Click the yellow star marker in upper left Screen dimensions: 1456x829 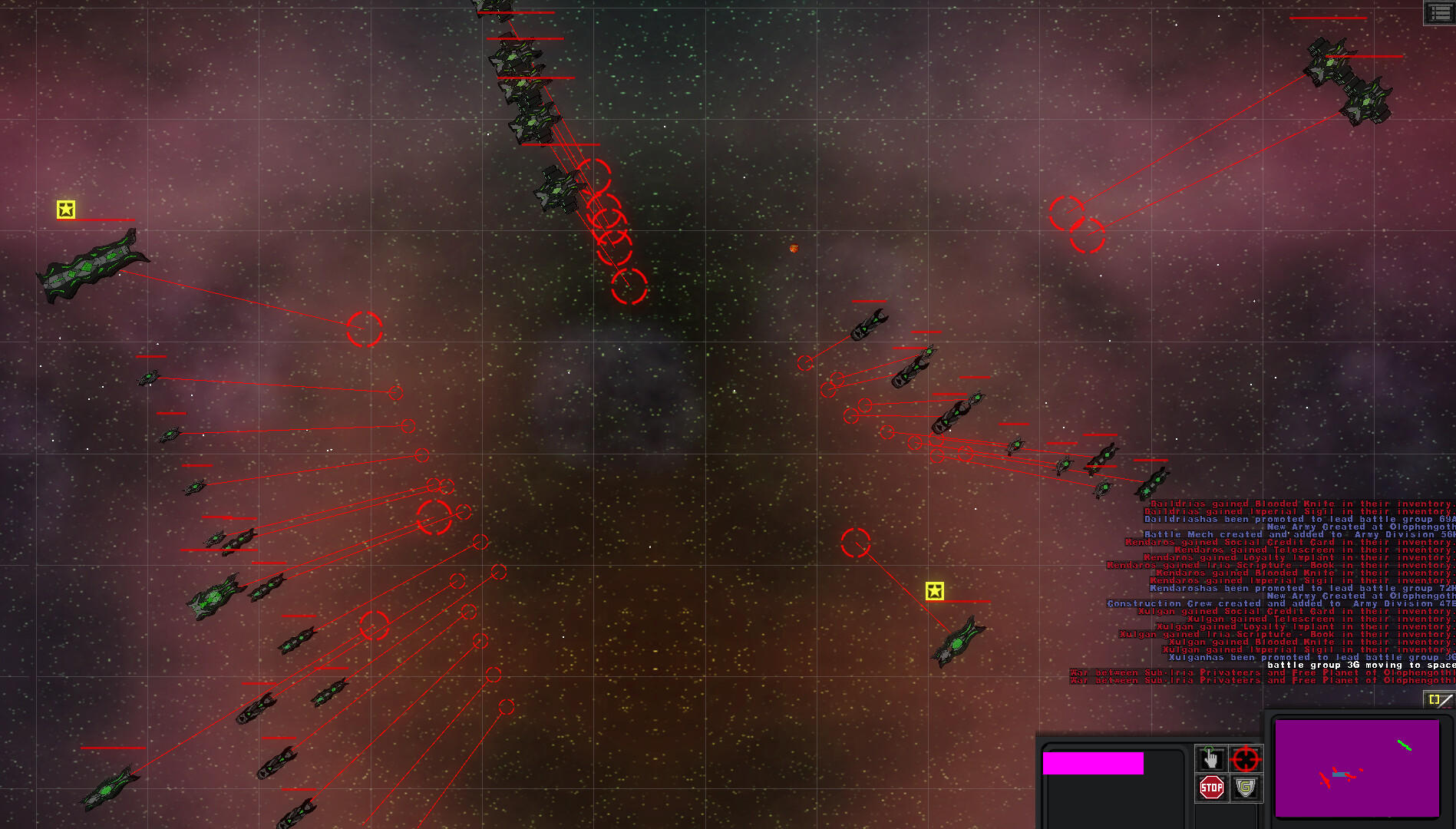66,208
